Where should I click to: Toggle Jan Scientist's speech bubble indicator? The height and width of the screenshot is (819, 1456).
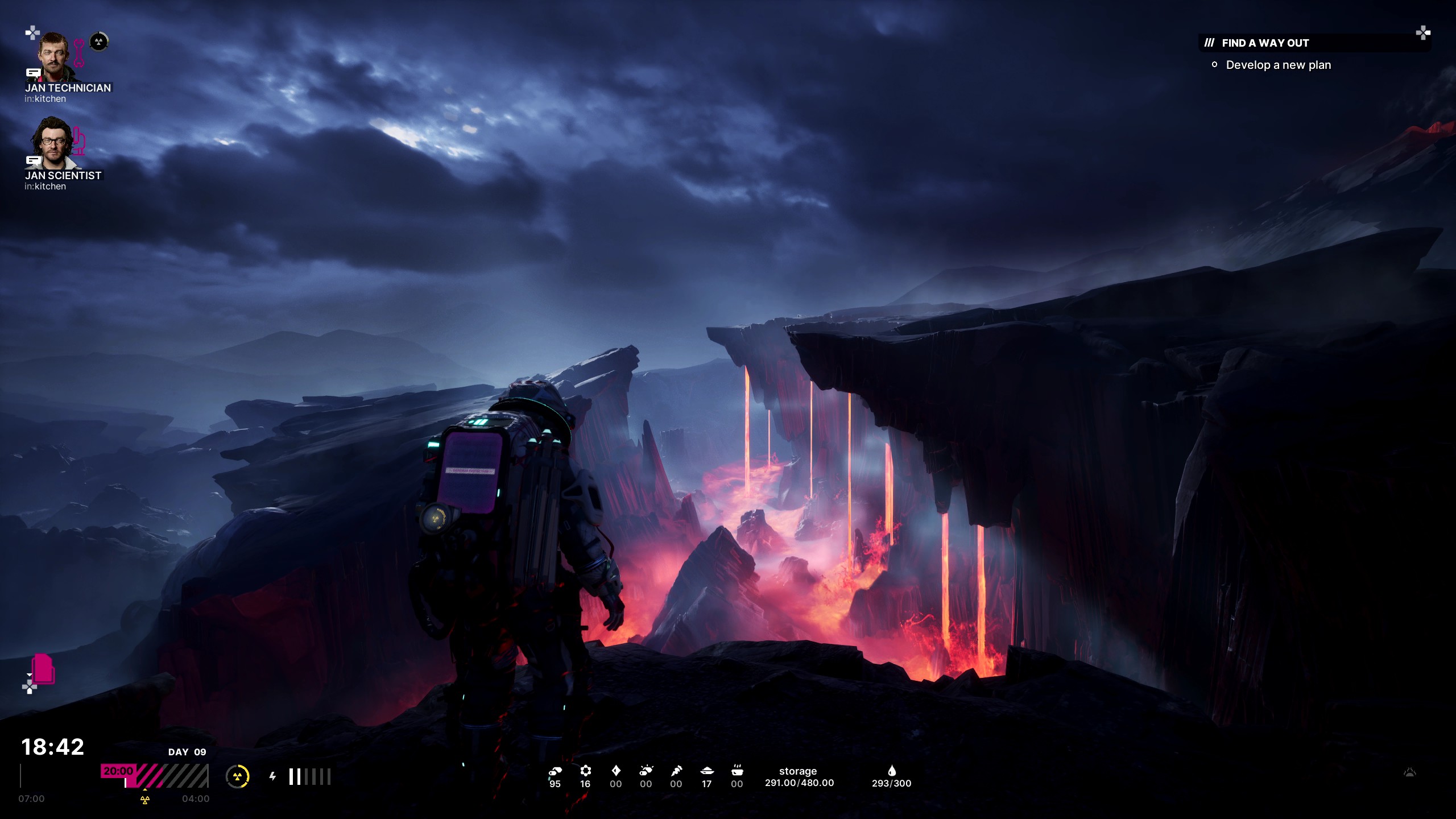coord(33,161)
